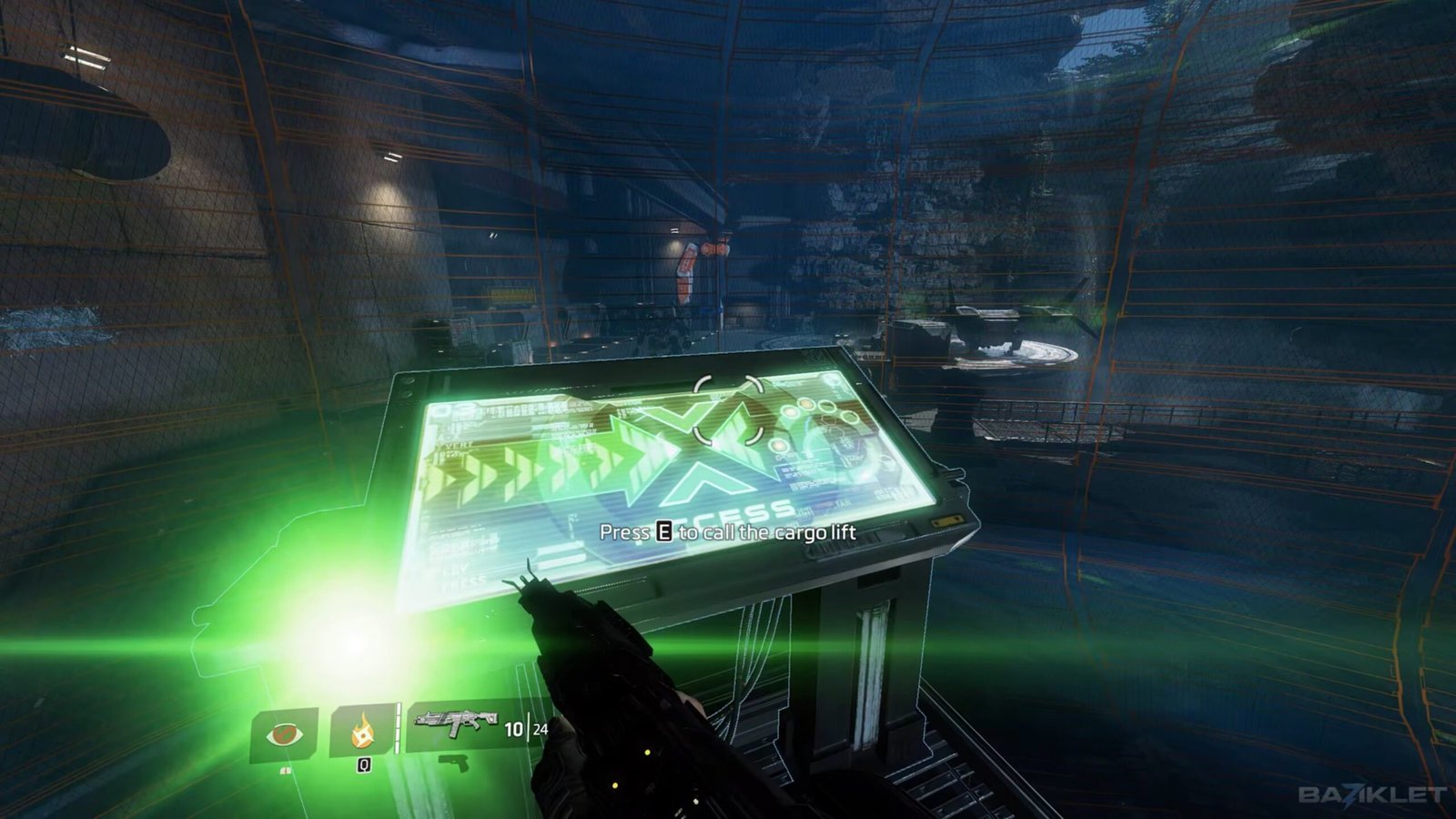Choose the primary submachine gun weapon slot
The height and width of the screenshot is (819, 1456).
[x=456, y=723]
